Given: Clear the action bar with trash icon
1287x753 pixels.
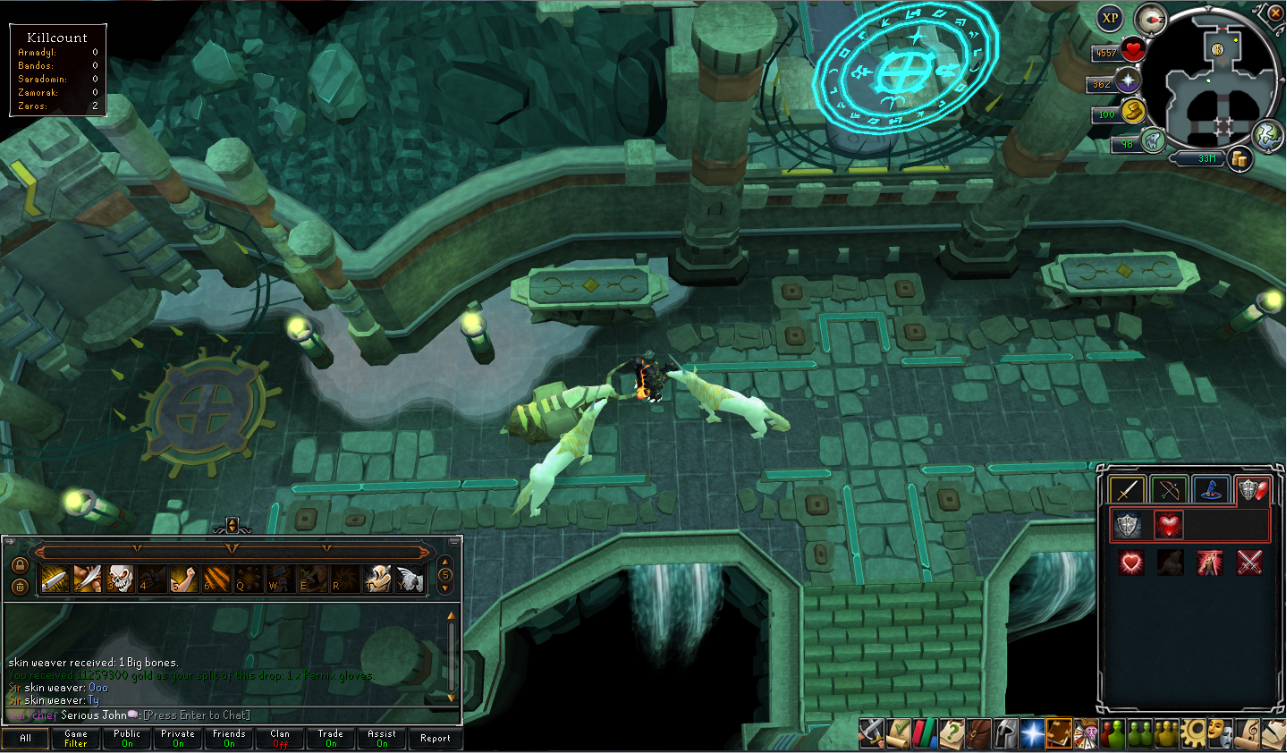Looking at the screenshot, I should point(19,586).
